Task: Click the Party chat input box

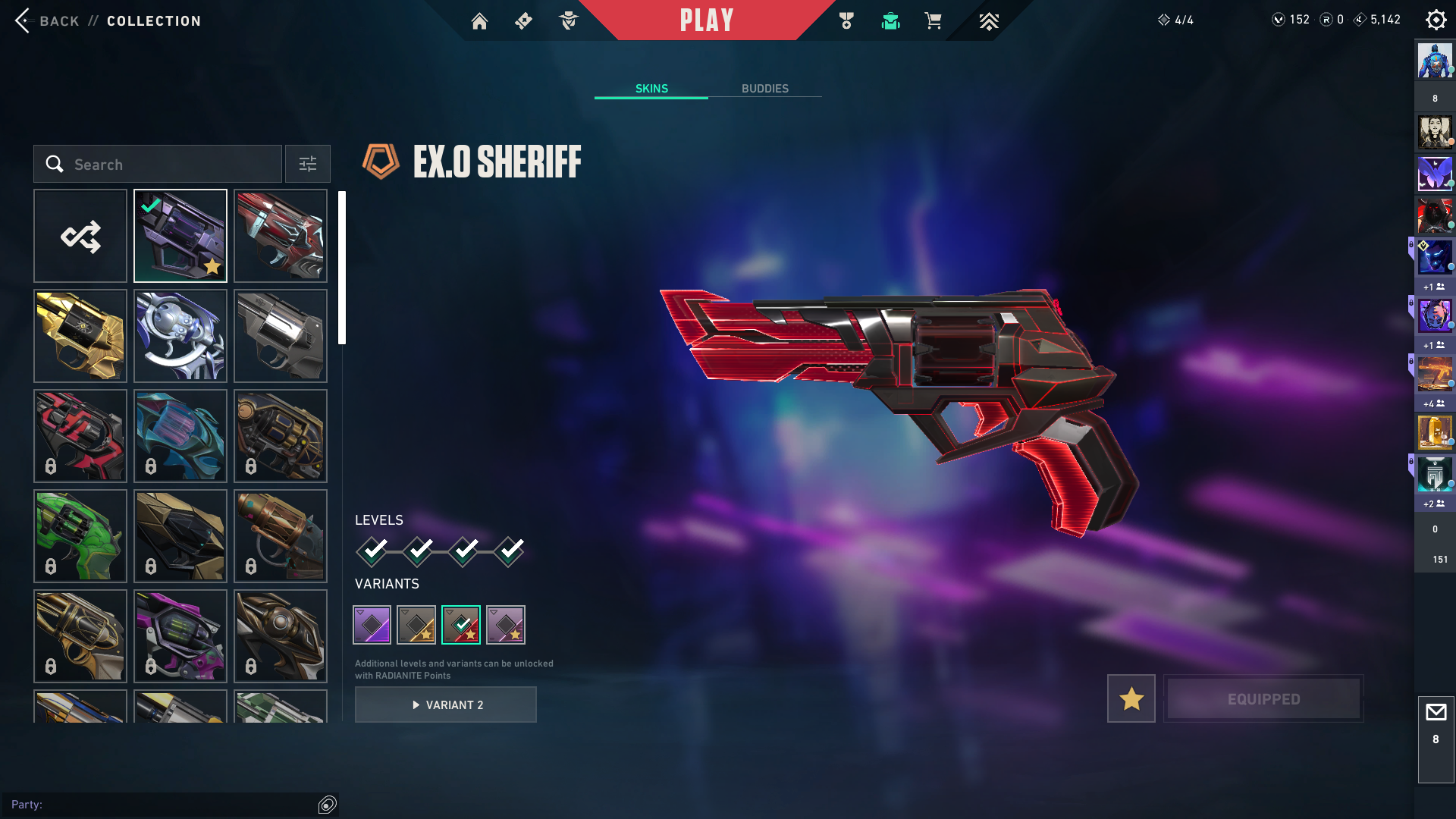Action: (x=163, y=805)
